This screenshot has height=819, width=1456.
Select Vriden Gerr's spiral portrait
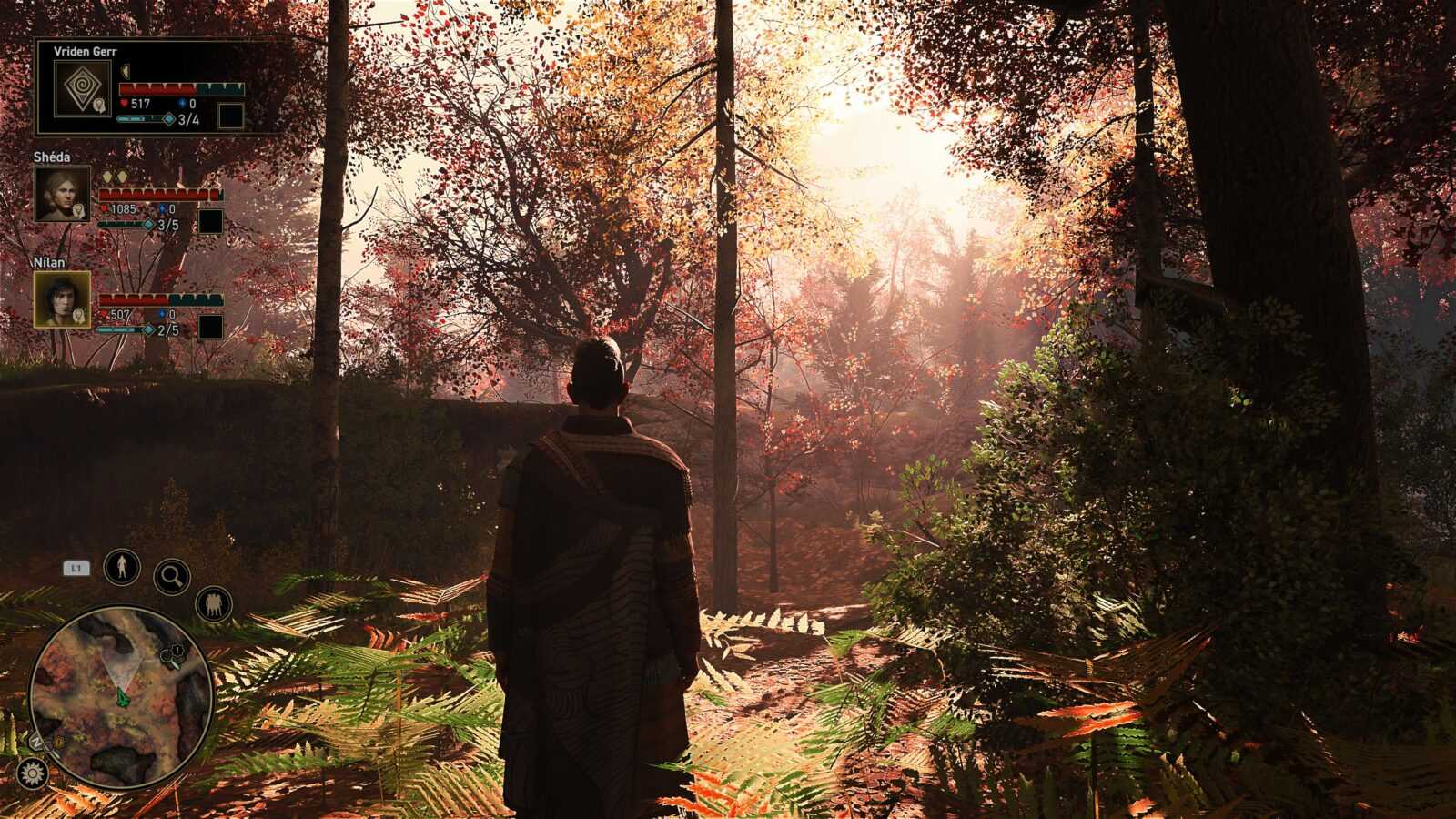point(82,88)
